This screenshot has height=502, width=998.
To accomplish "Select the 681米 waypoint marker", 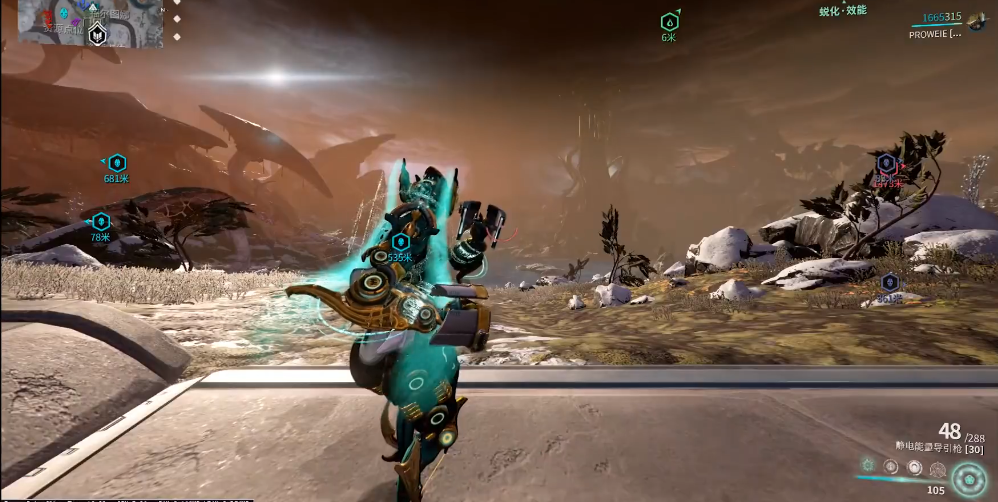I will 117,162.
